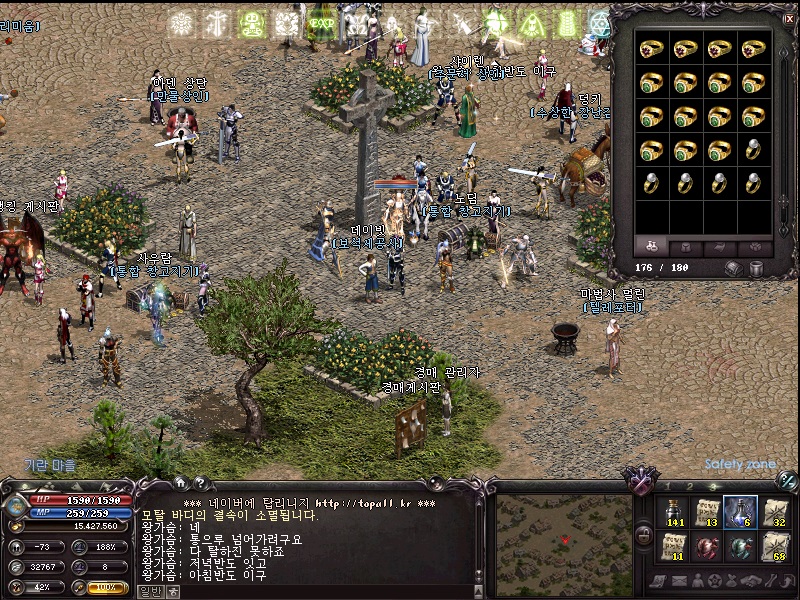Image resolution: width=800 pixels, height=600 pixels.
Task: Select the blue mana potion hotbar slot
Action: tap(740, 512)
